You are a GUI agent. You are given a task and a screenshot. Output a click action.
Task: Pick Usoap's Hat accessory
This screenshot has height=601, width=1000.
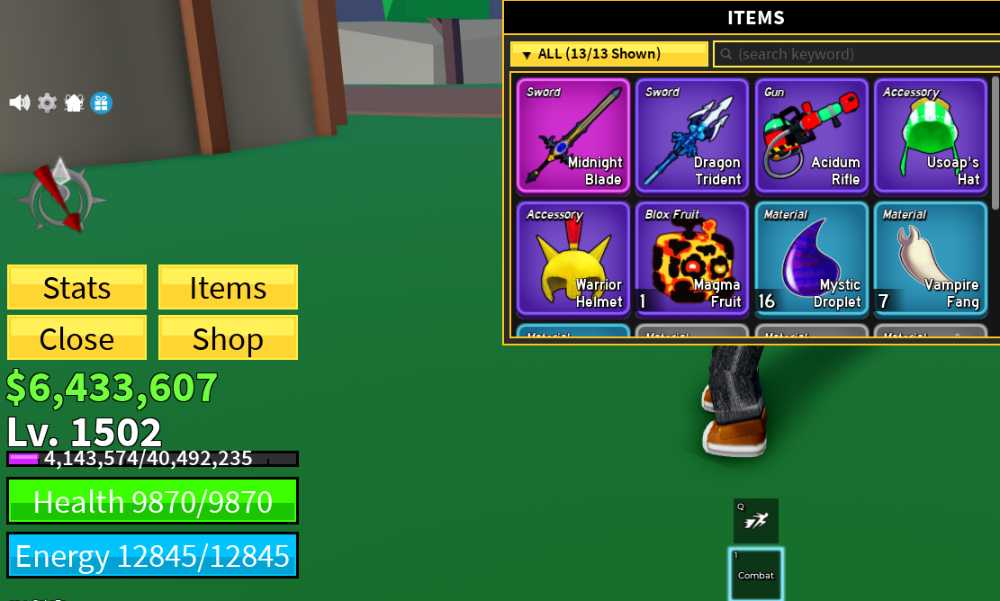pos(930,135)
